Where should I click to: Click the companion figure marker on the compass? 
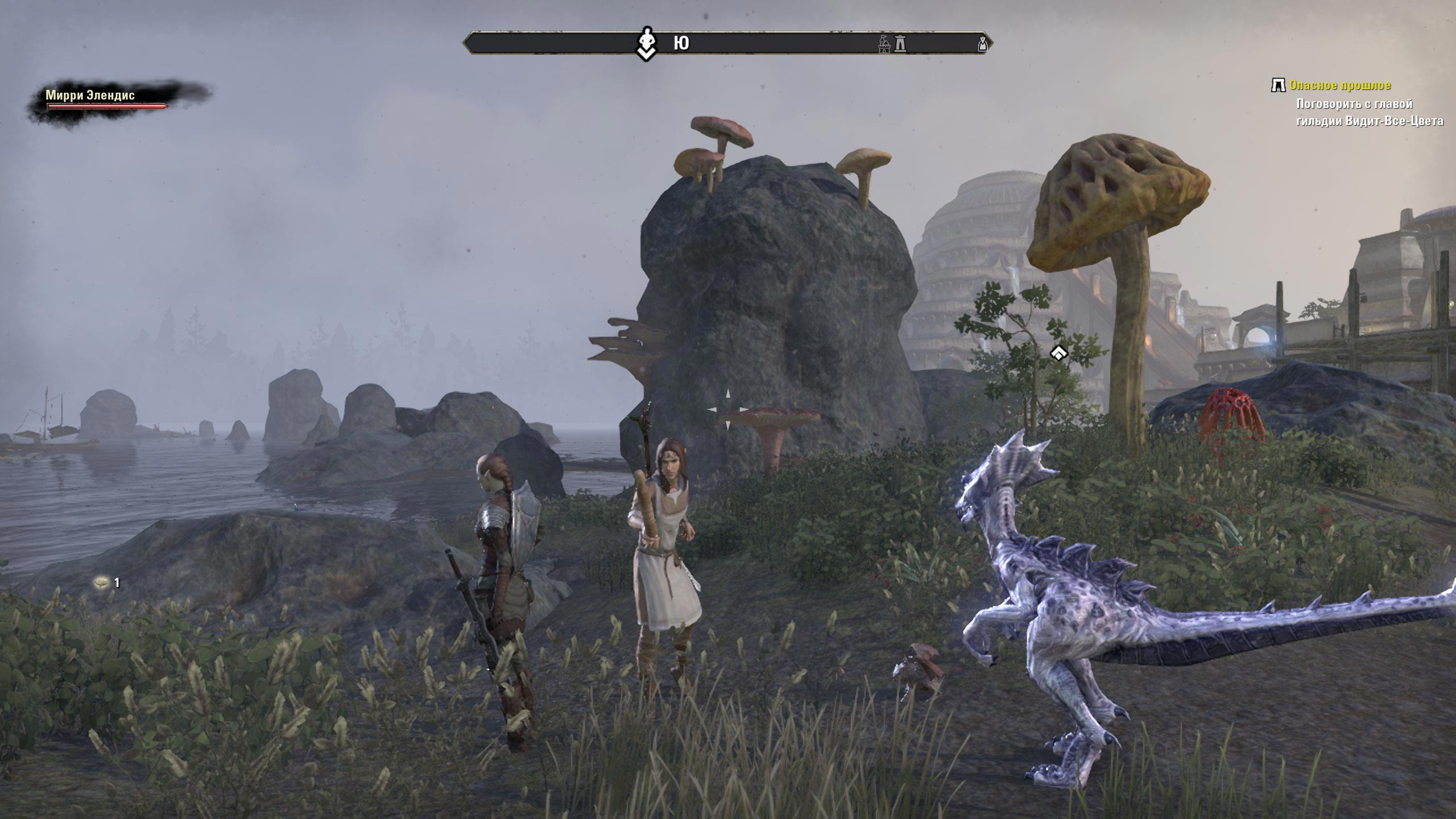[646, 44]
